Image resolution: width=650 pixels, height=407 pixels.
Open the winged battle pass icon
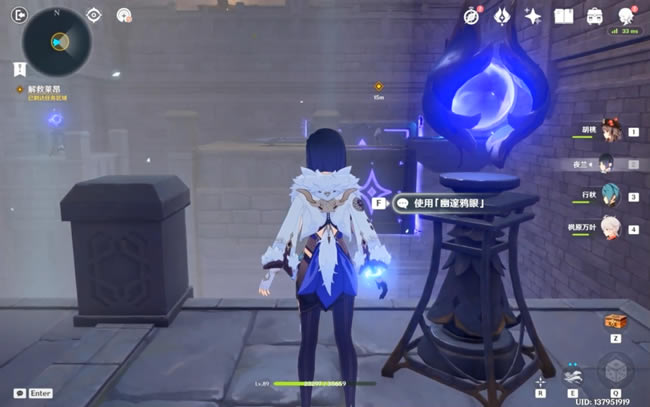(x=503, y=15)
